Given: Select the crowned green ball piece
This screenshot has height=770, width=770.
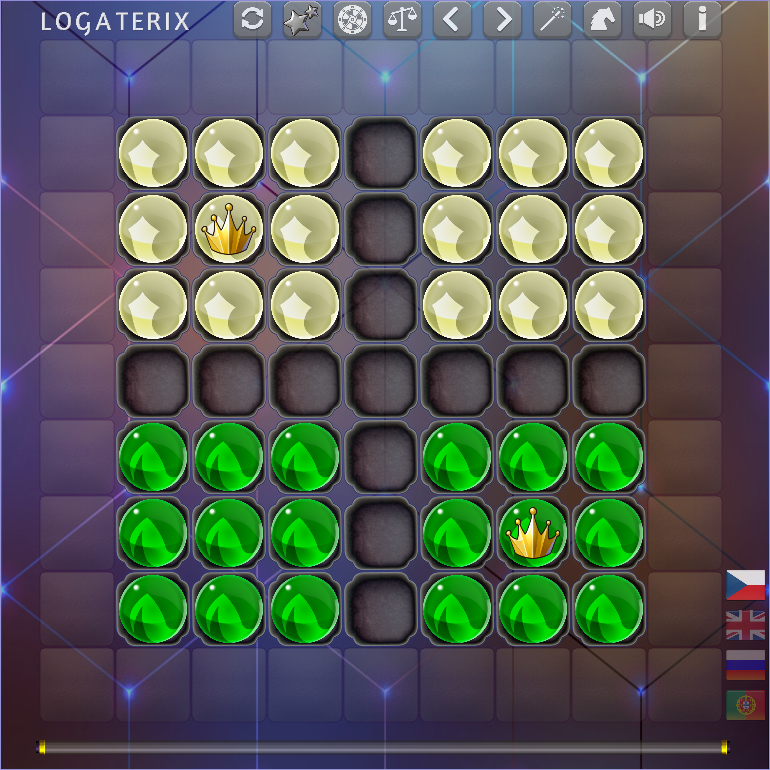Looking at the screenshot, I should pos(533,534).
